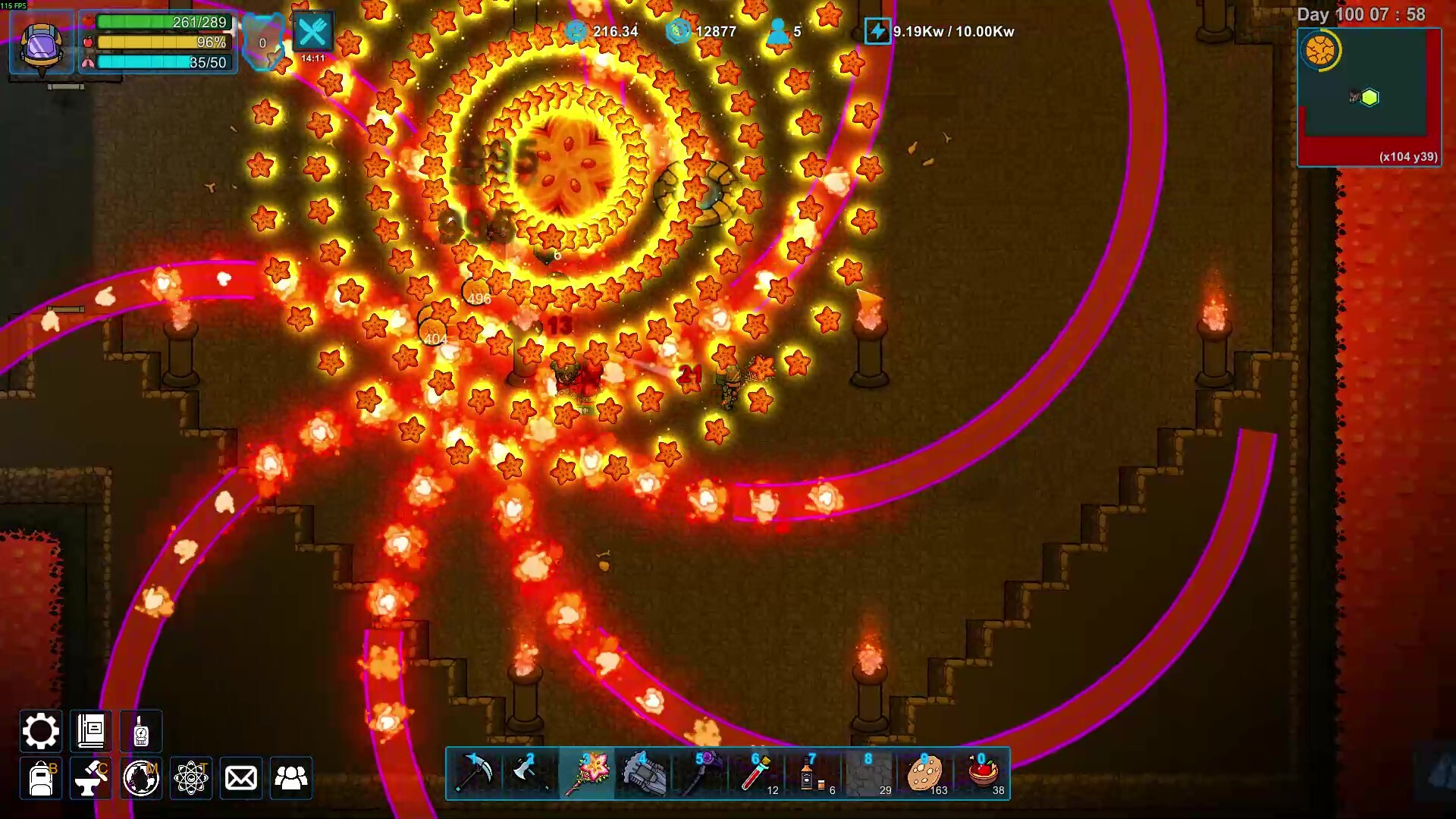The image size is (1456, 819).
Task: Select the purple-gem staff in slot 5
Action: 699,773
